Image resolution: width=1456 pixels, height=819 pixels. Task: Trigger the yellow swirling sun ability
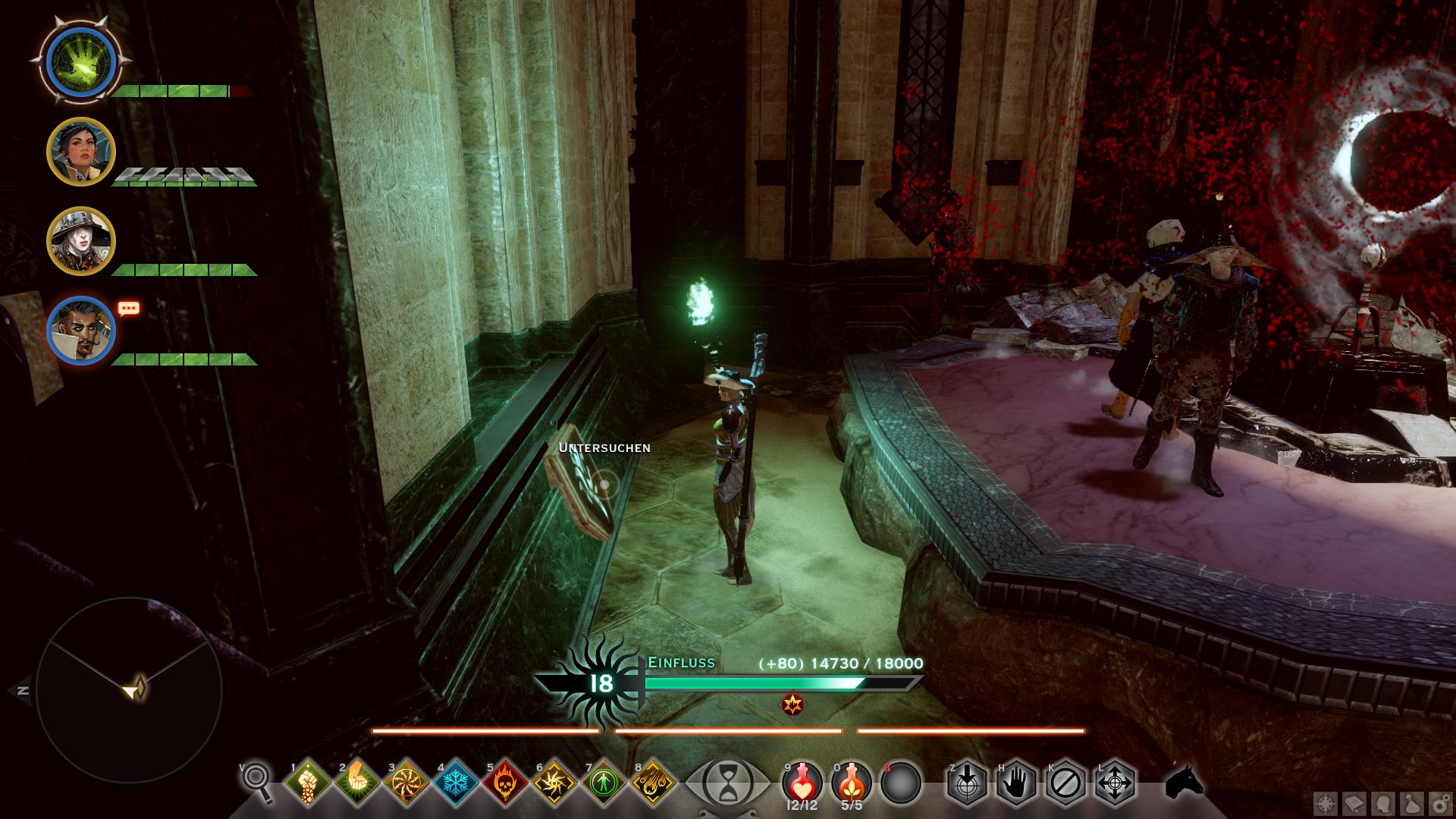554,783
